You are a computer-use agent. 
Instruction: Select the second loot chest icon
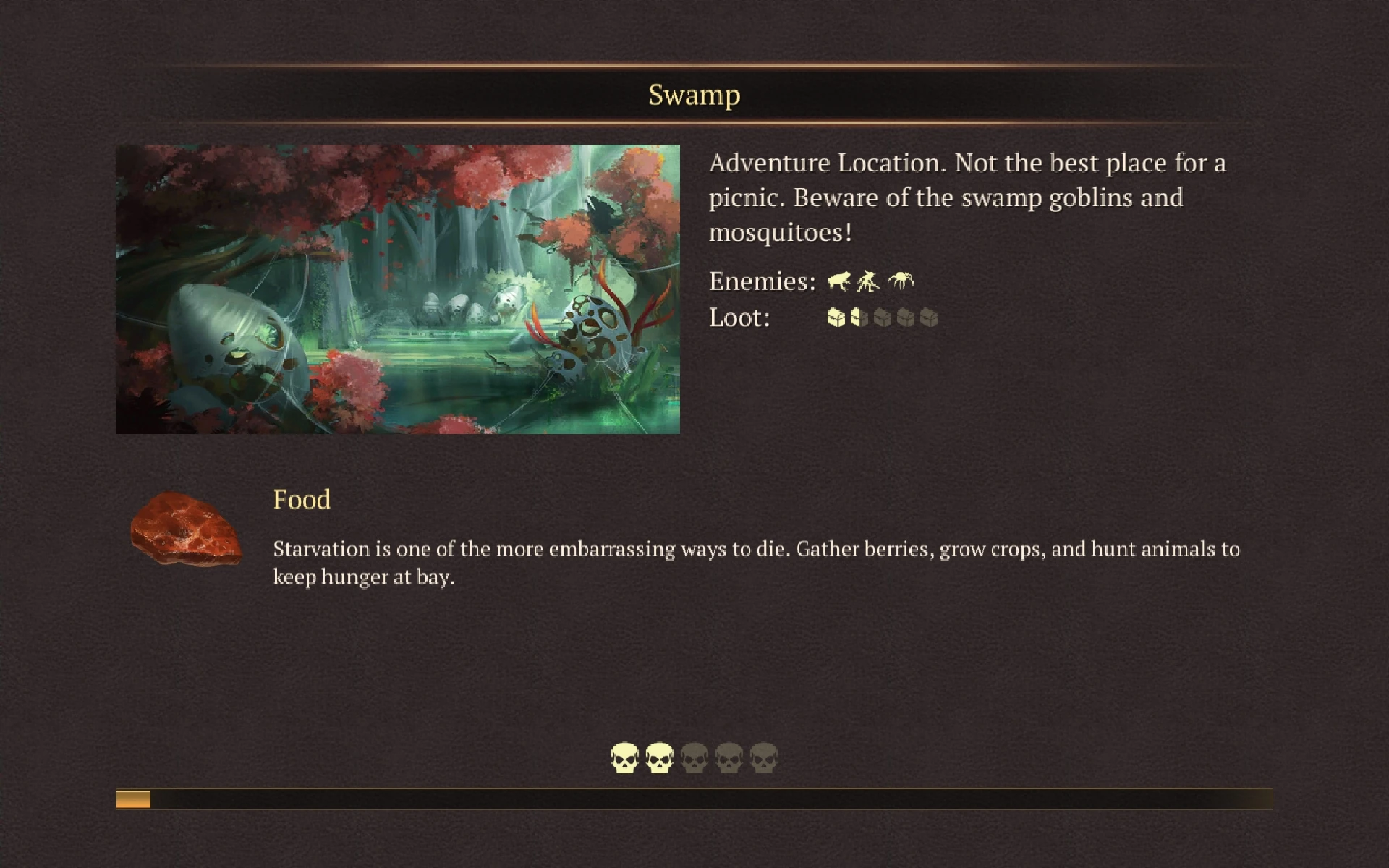859,318
